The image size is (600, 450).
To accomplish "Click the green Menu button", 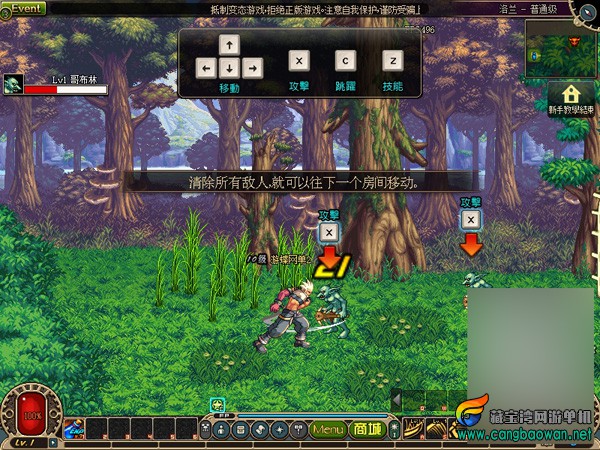I will tap(327, 430).
